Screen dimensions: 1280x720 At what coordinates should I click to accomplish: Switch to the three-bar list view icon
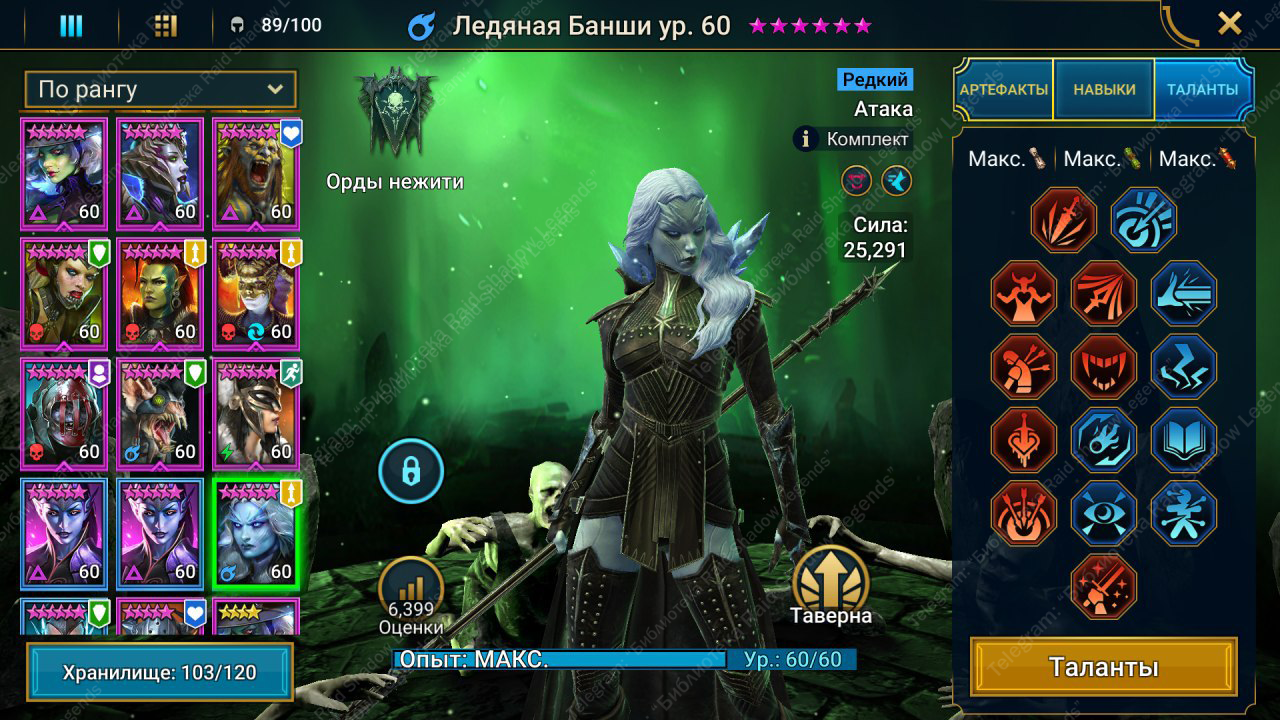[x=71, y=25]
